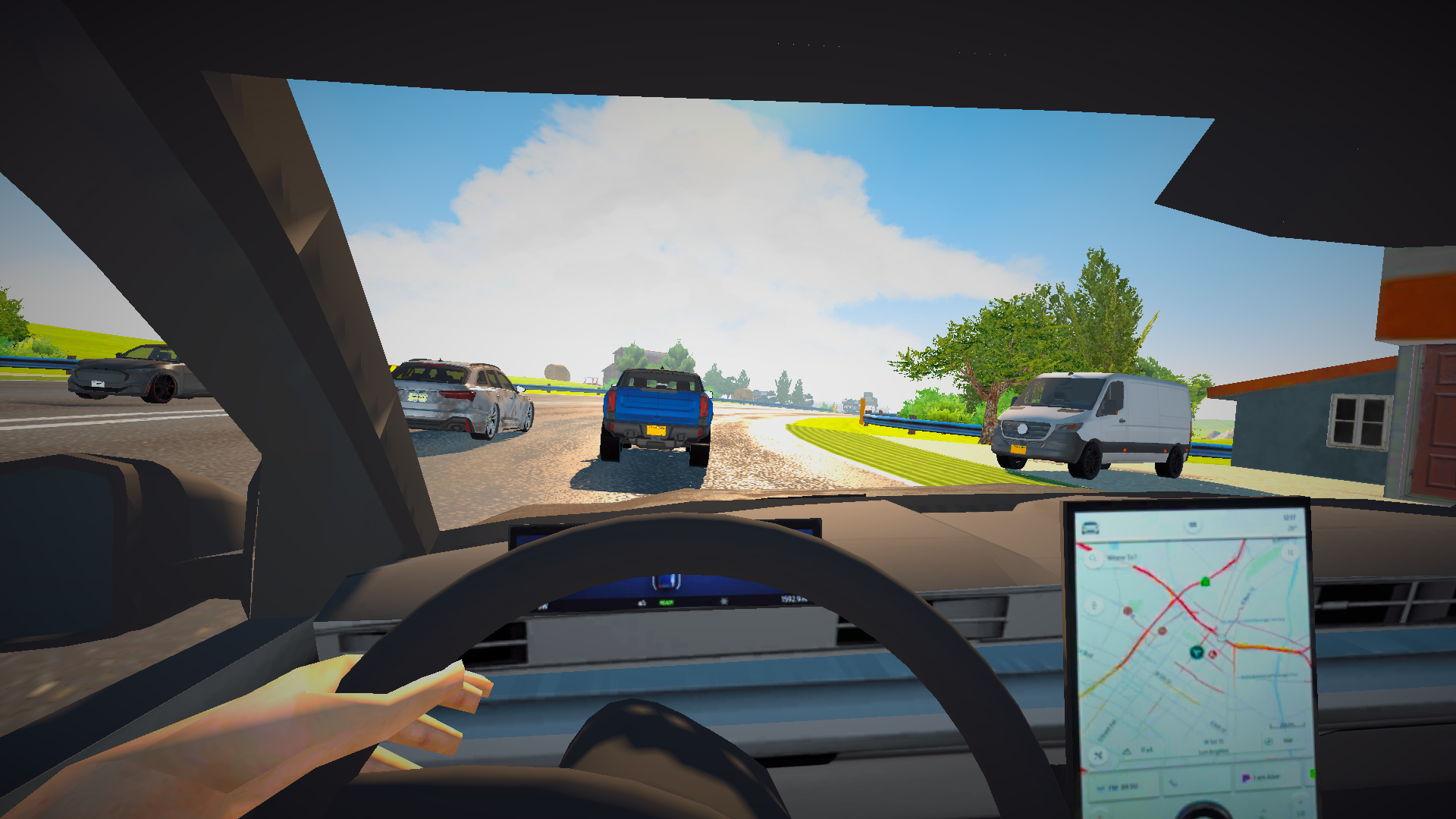Tap the phone call icon on the bottom bar

coord(1172,782)
